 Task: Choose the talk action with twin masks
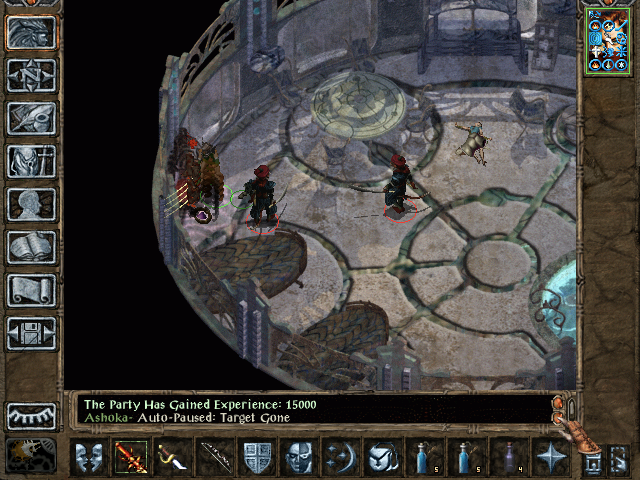89,459
